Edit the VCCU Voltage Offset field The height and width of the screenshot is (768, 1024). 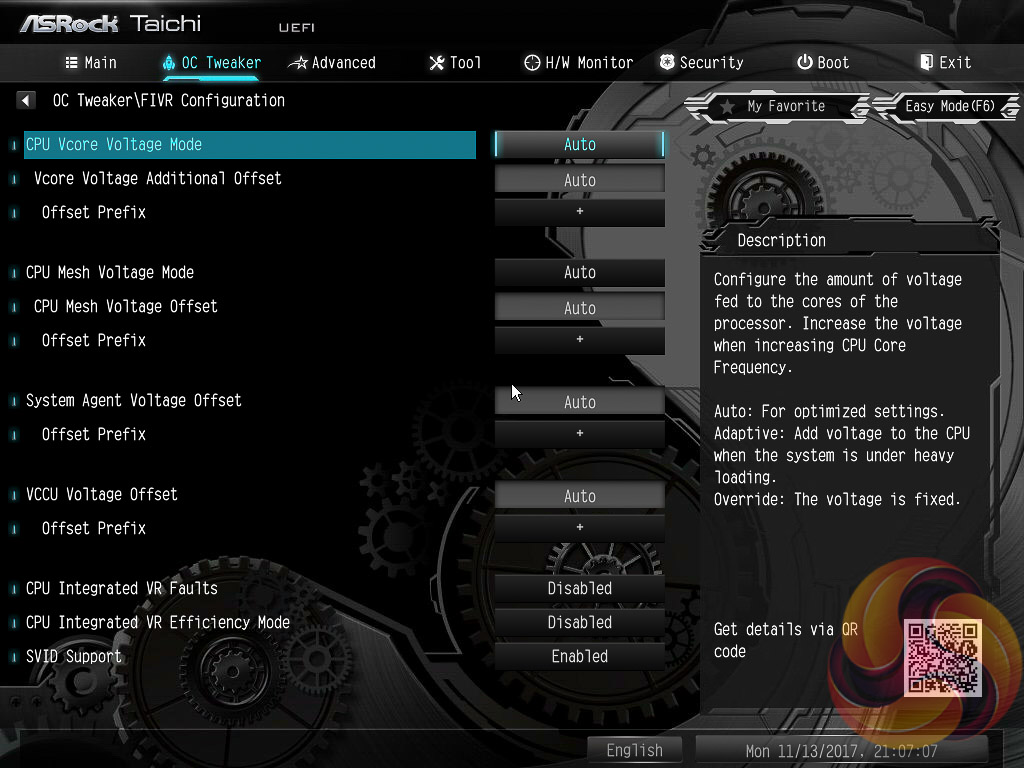579,496
